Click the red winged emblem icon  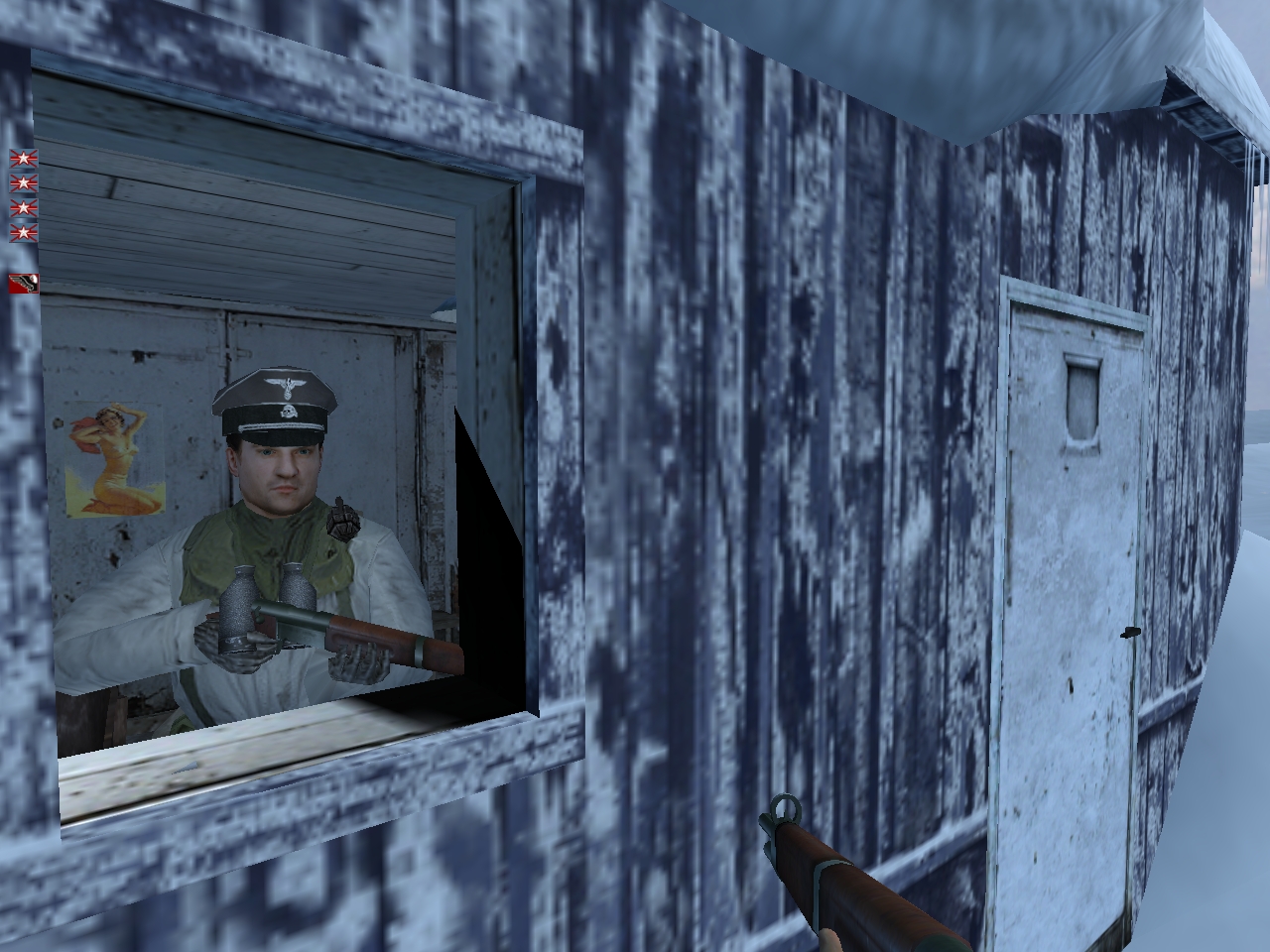(23, 283)
